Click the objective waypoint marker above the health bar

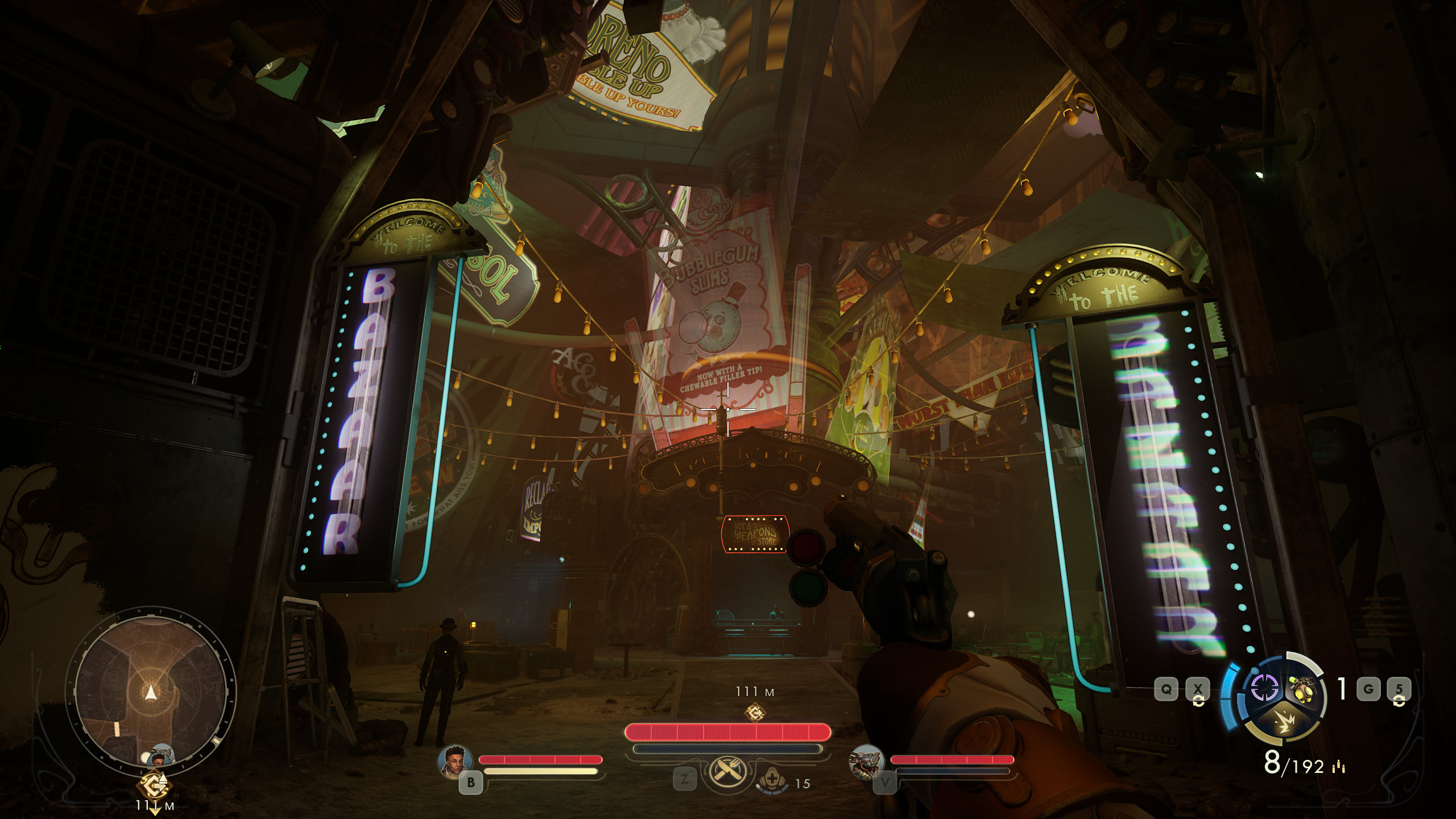tap(755, 712)
